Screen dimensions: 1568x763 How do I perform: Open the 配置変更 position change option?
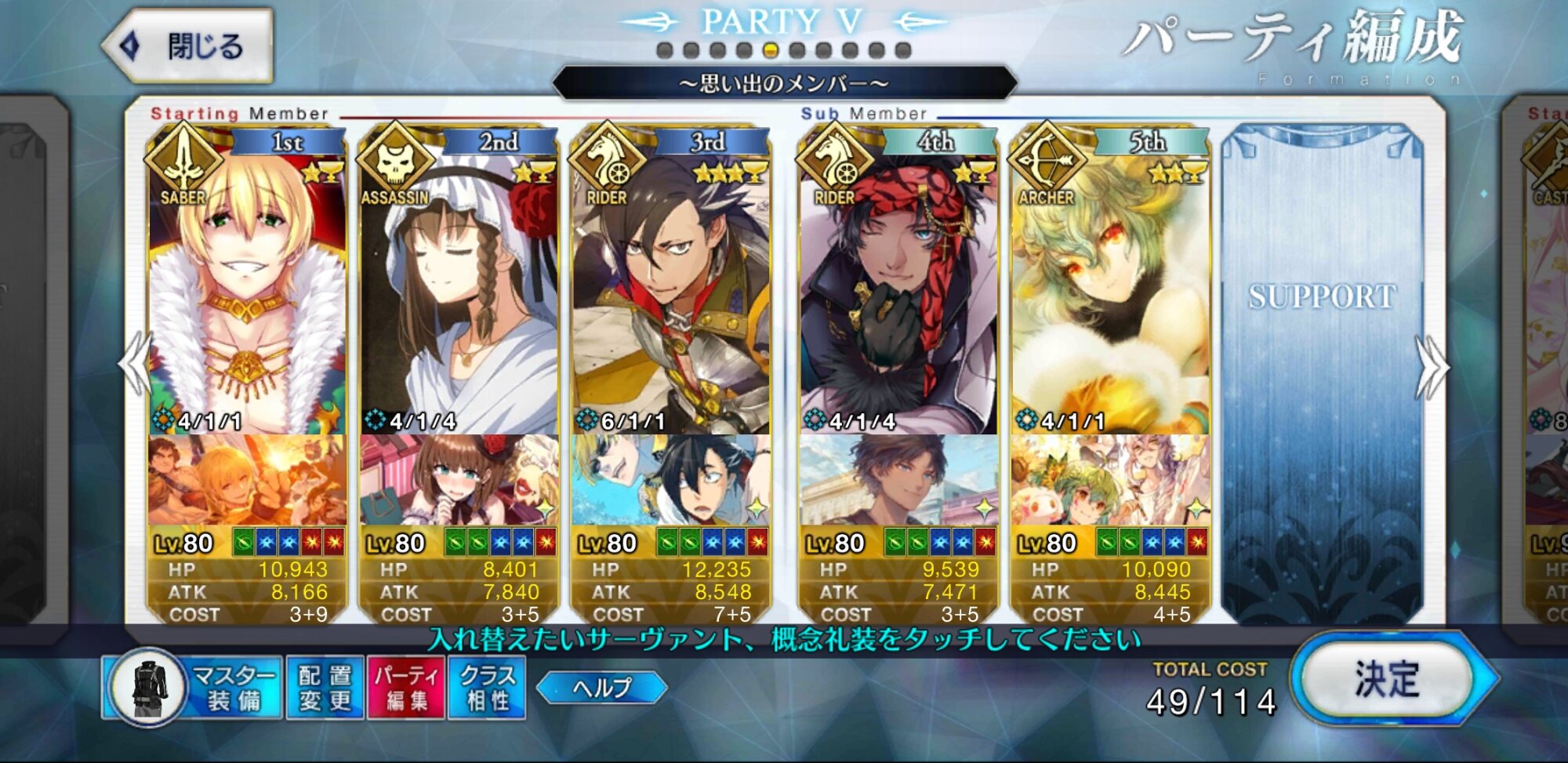[325, 688]
